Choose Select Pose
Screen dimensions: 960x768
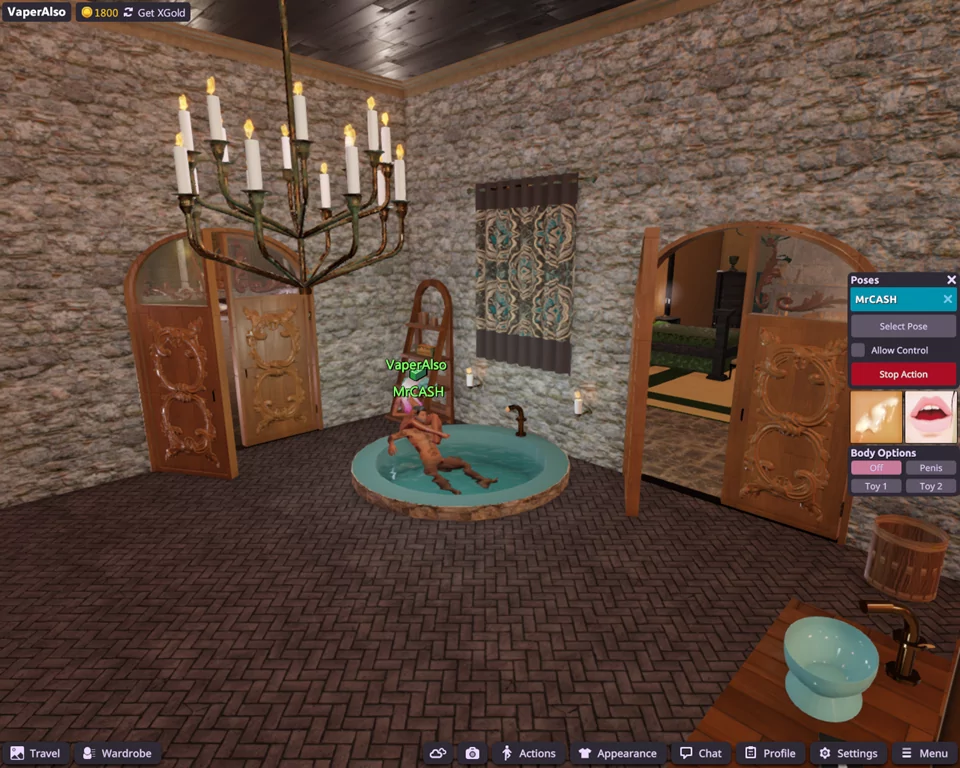click(x=903, y=326)
